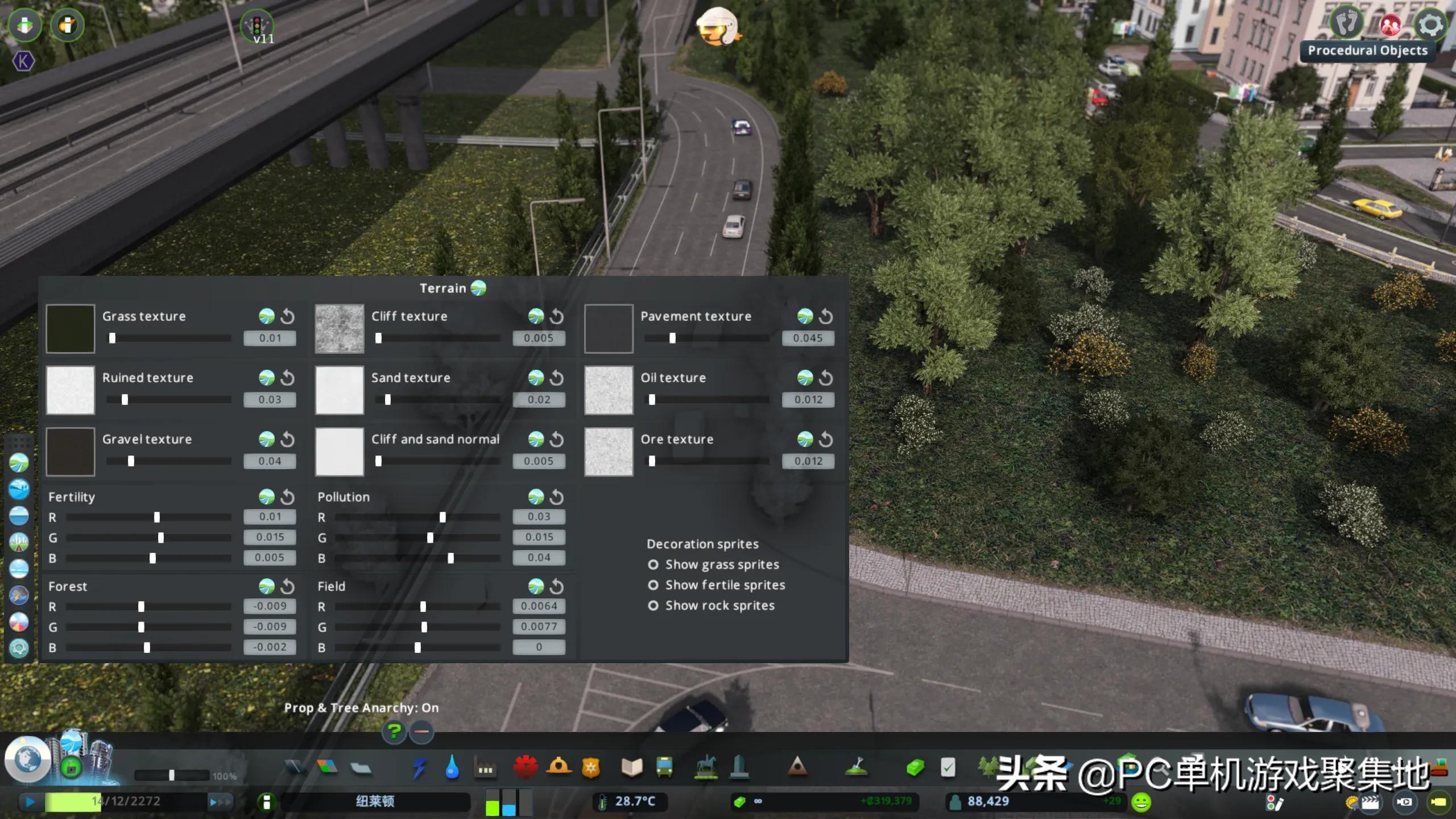This screenshot has height=819, width=1456.
Task: Open the police badge menu
Action: pyautogui.click(x=591, y=768)
